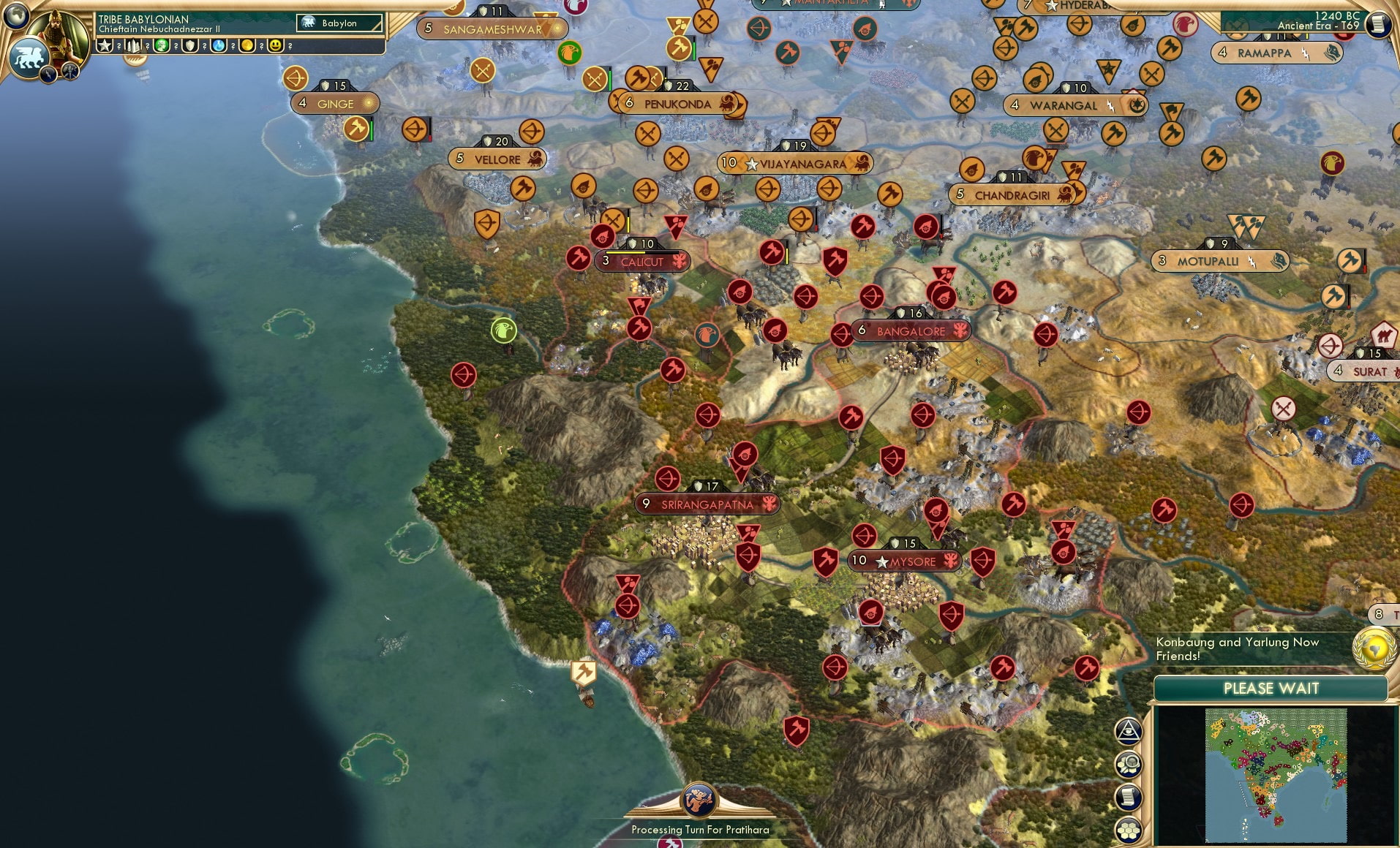Click the happiness smiley in the top bar
This screenshot has width=1400, height=848.
(x=274, y=46)
